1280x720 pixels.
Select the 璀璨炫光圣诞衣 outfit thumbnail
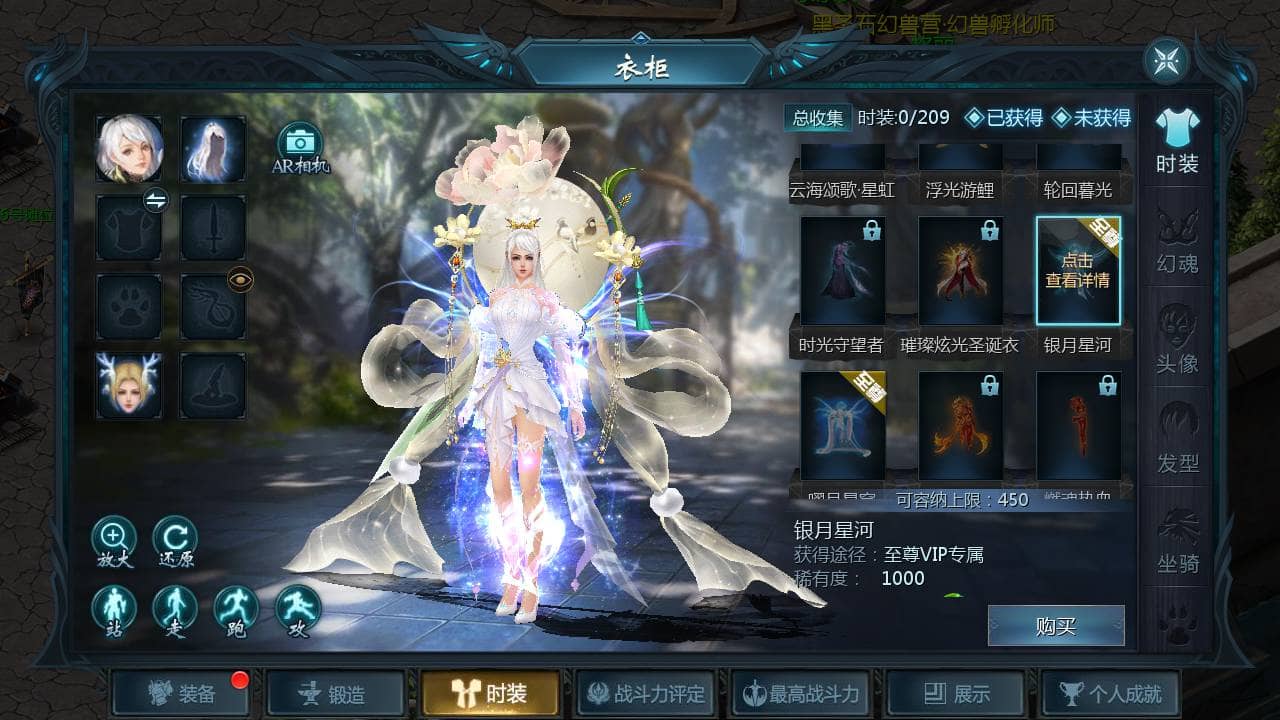click(x=960, y=272)
